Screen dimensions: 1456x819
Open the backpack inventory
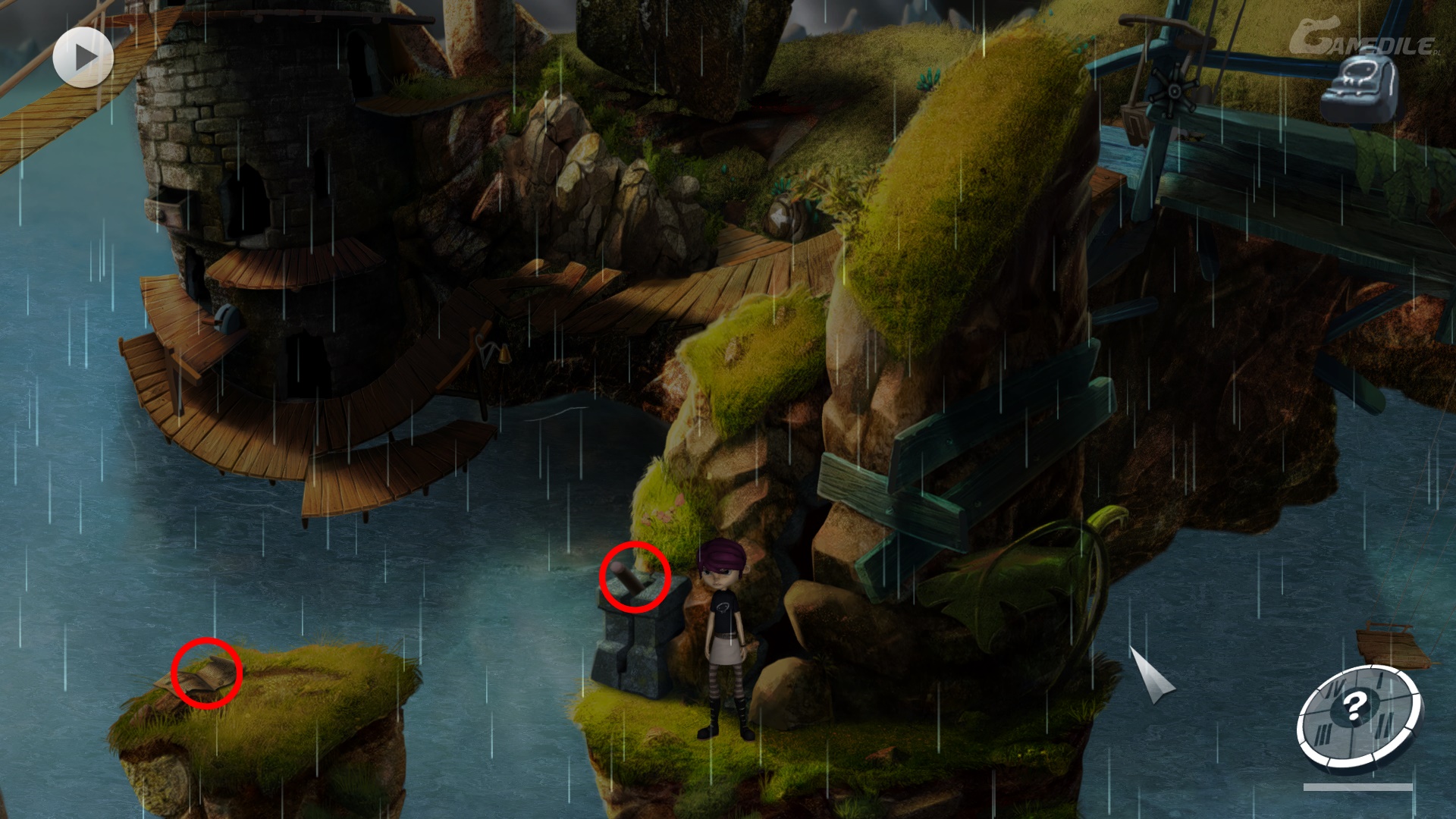1360,85
